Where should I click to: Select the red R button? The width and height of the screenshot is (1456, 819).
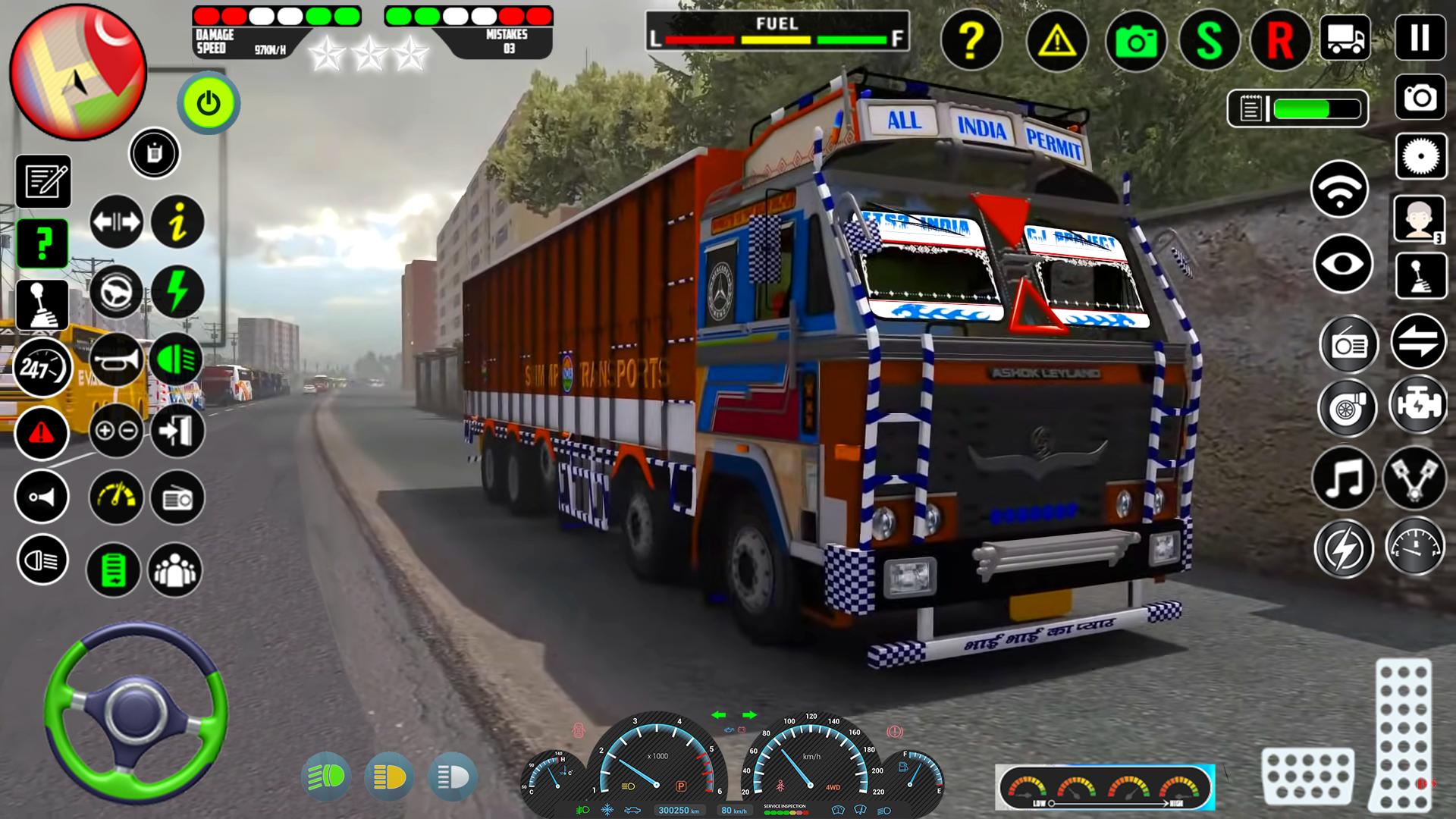[1280, 40]
